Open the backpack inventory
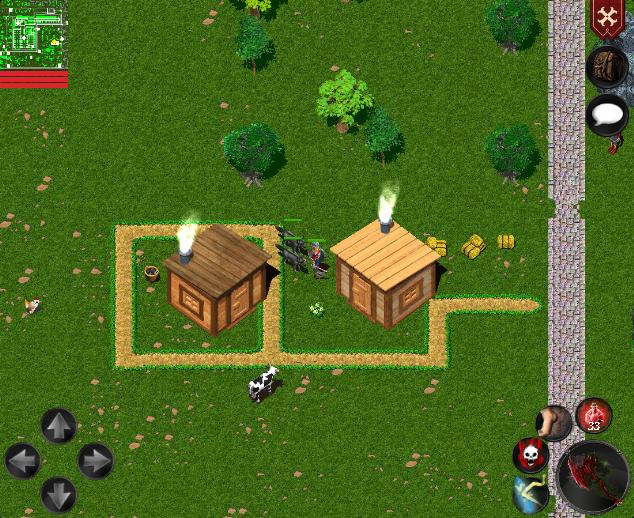 606,66
